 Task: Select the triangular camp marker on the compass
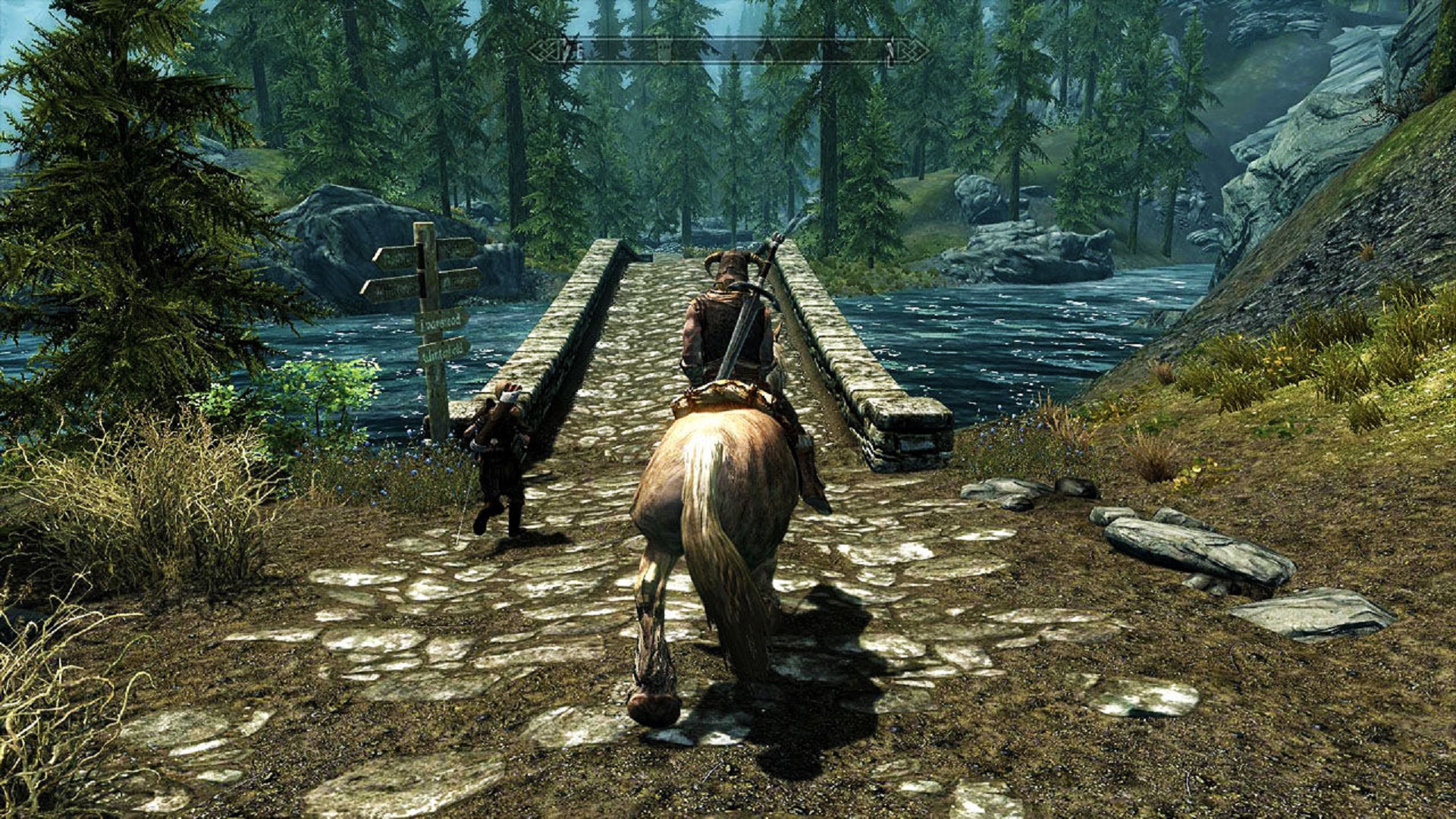pos(767,52)
